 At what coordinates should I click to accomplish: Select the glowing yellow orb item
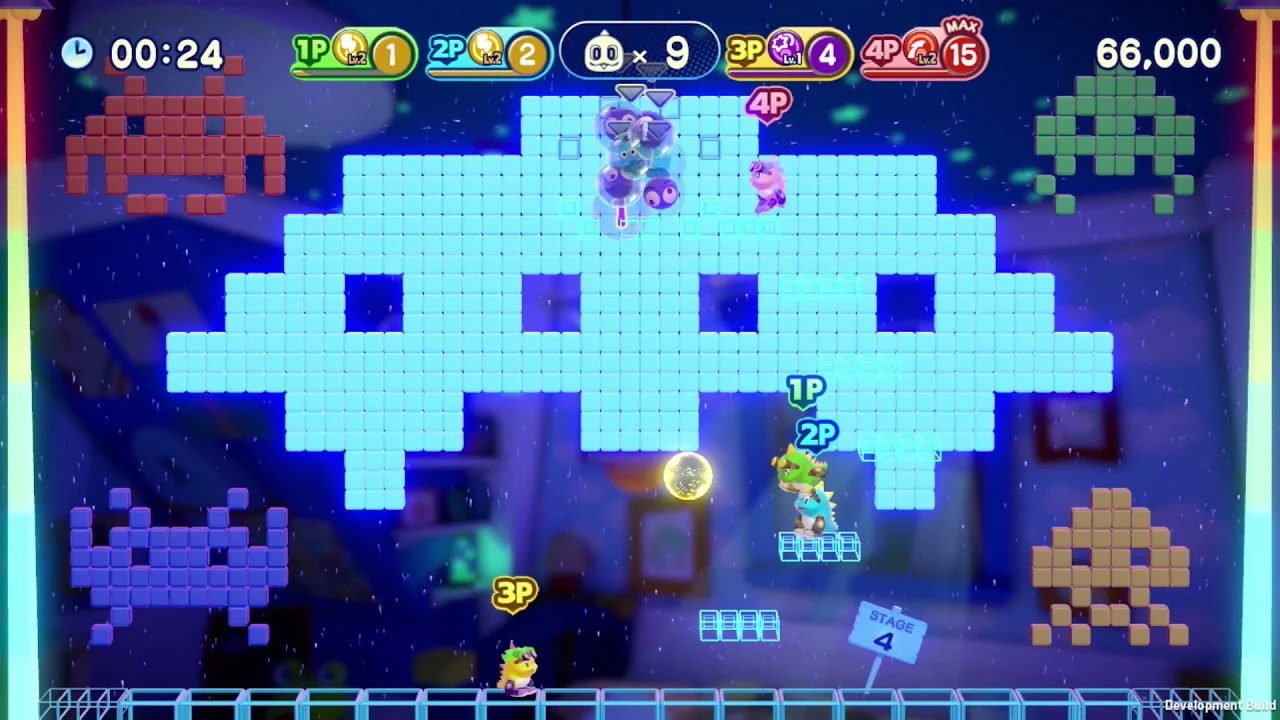686,478
